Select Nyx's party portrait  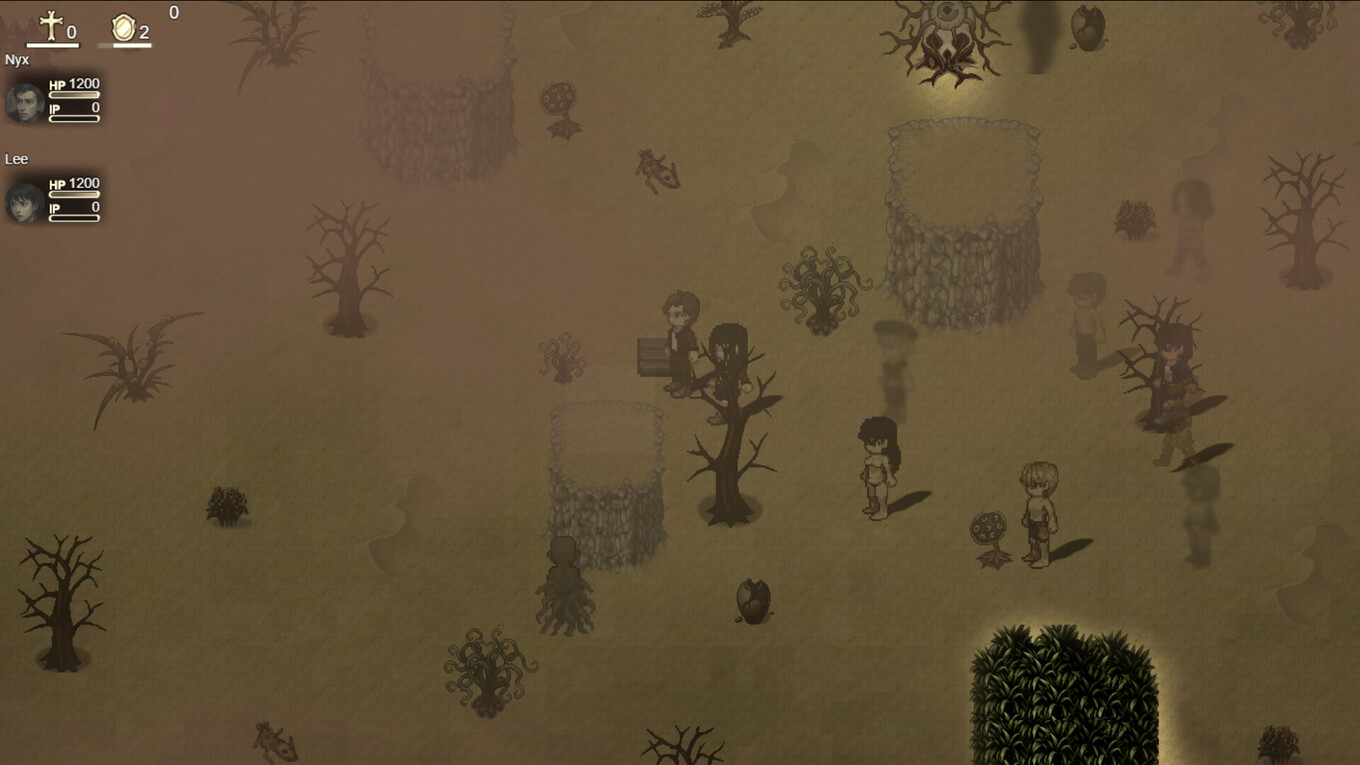click(x=24, y=102)
